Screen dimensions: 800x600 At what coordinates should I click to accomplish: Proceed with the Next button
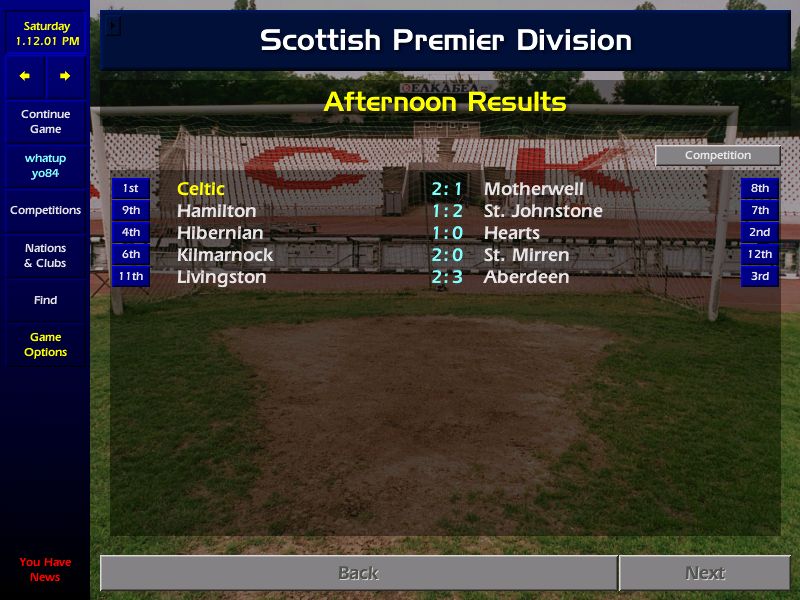coord(704,573)
